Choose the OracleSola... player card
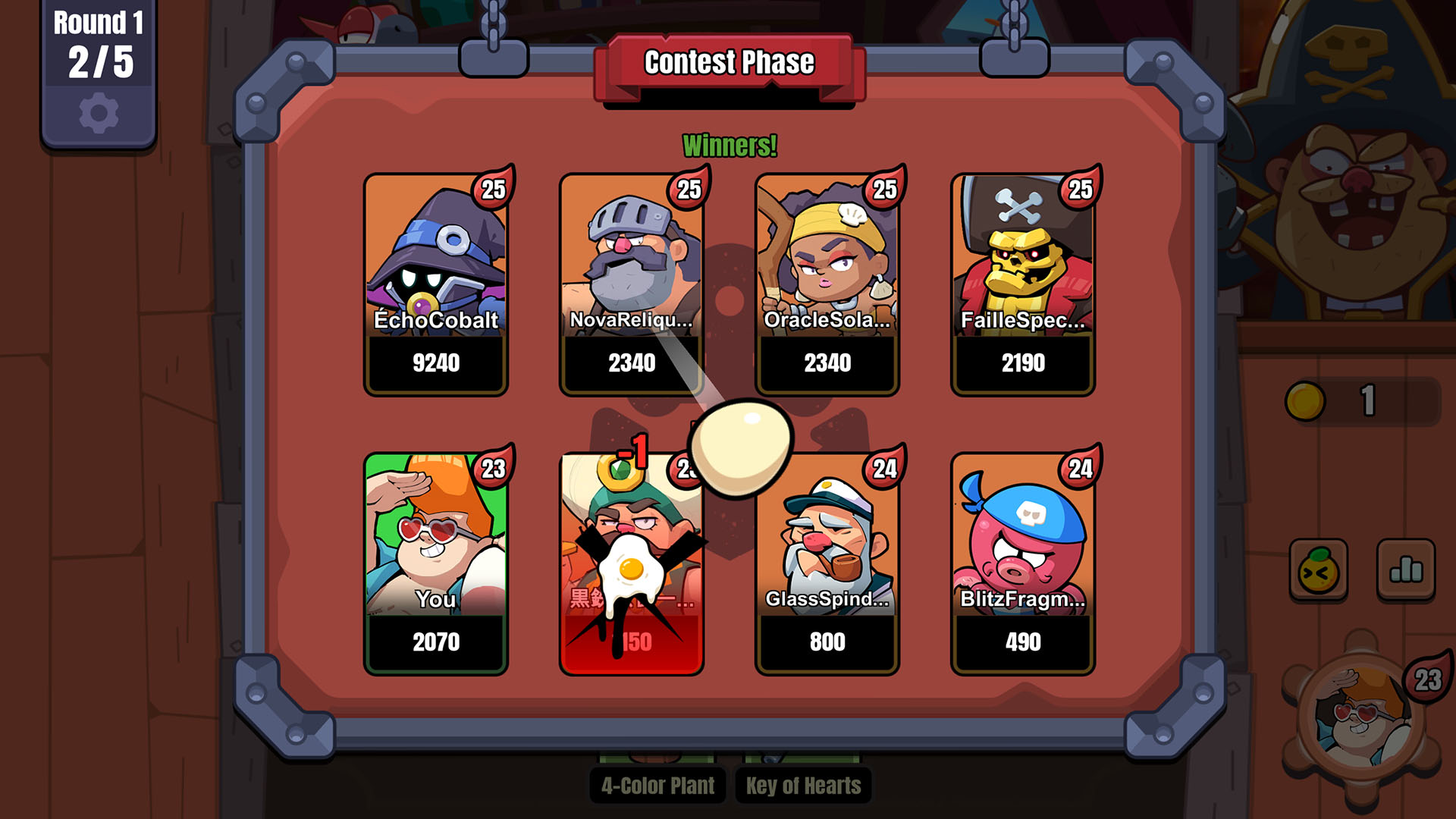This screenshot has height=819, width=1456. coord(827,284)
